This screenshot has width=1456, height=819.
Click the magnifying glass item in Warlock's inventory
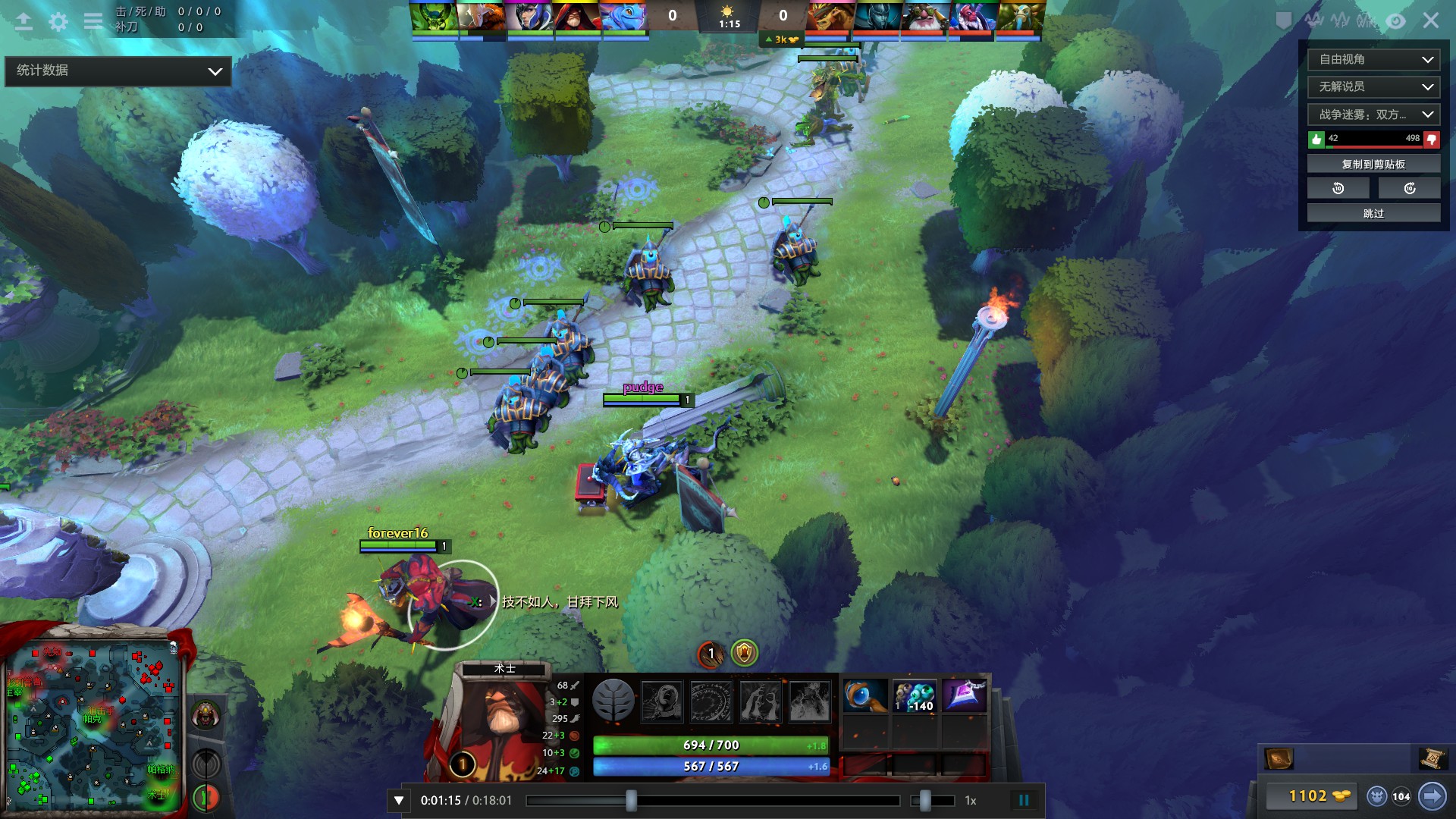(864, 695)
